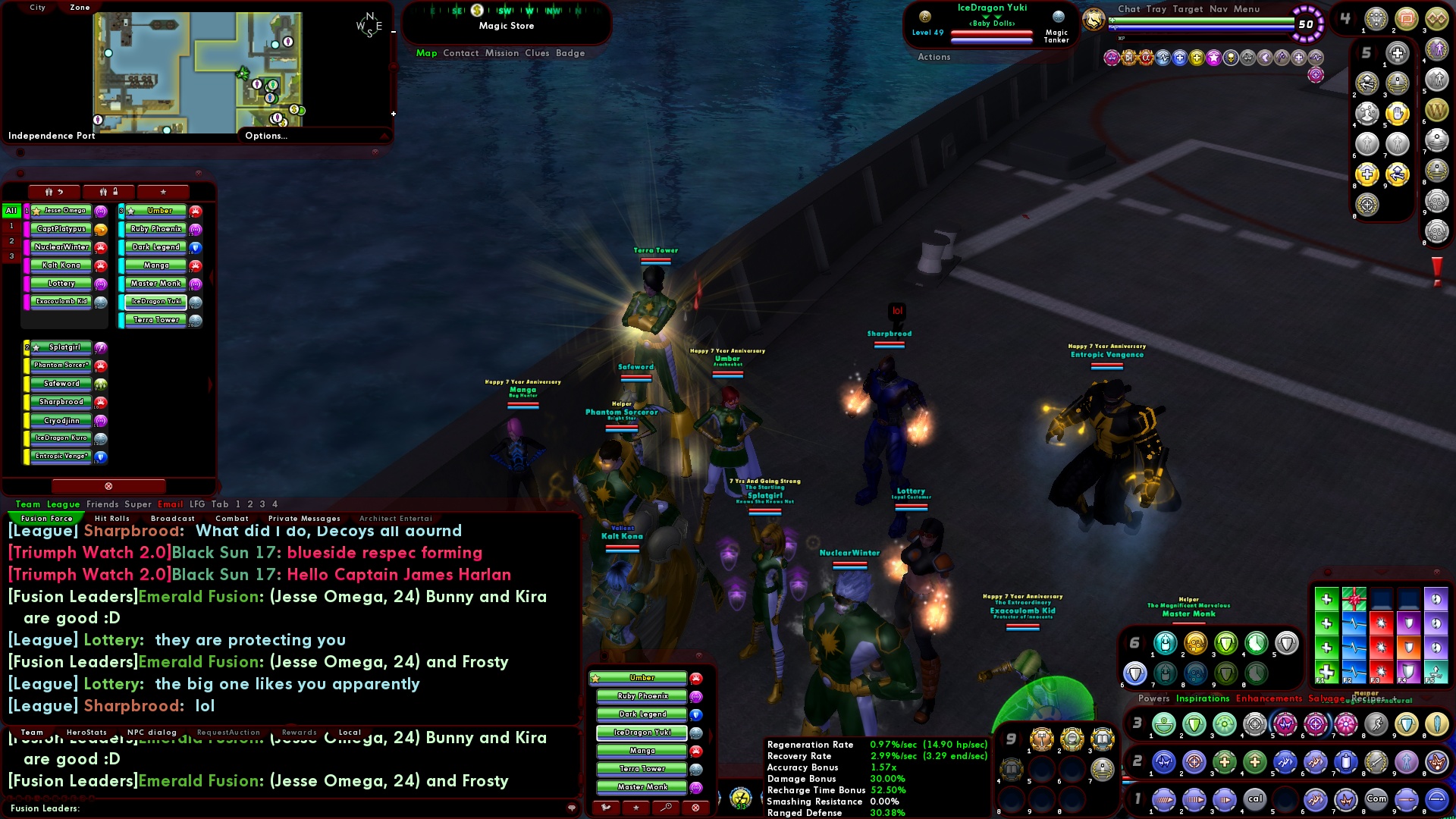Viewport: 1456px width, 819px height.
Task: Click the gold coin icon beside Magic Store
Action: pos(475,11)
